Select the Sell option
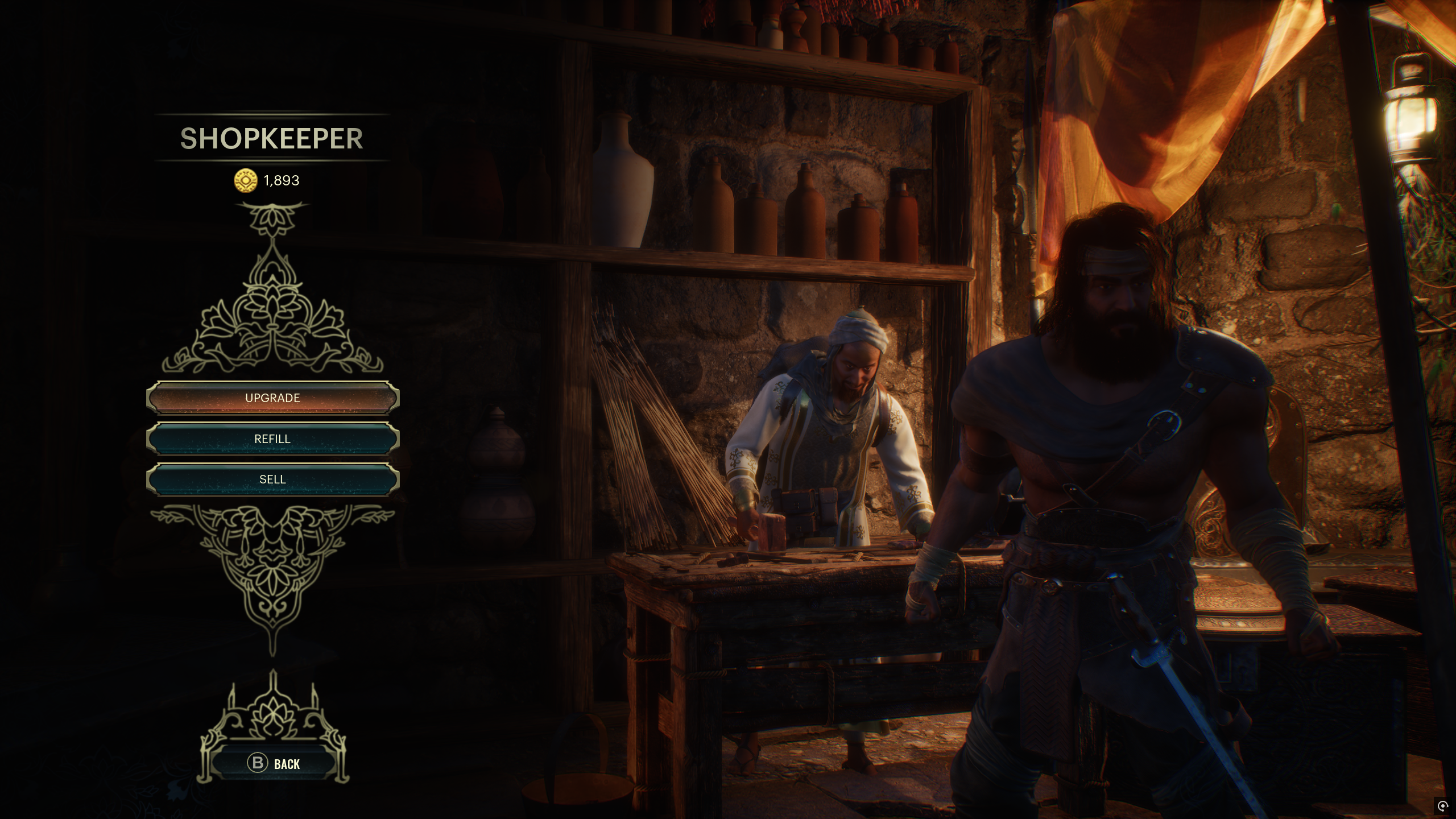This screenshot has height=819, width=1456. coord(272,479)
